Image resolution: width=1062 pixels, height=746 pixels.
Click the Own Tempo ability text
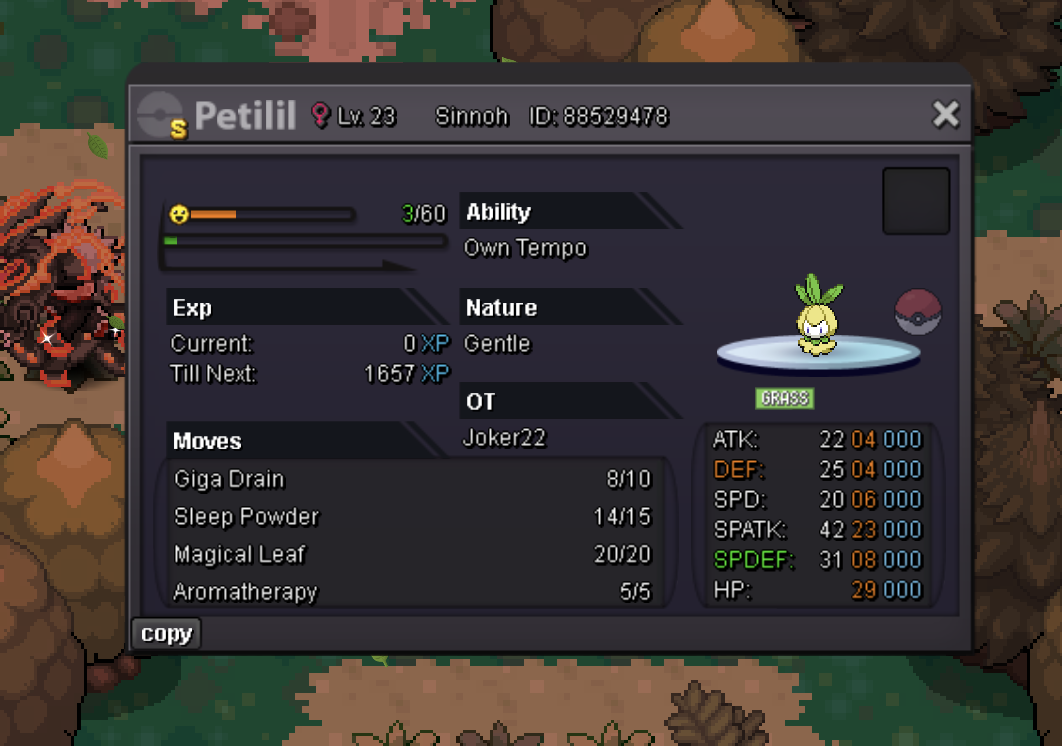[526, 248]
